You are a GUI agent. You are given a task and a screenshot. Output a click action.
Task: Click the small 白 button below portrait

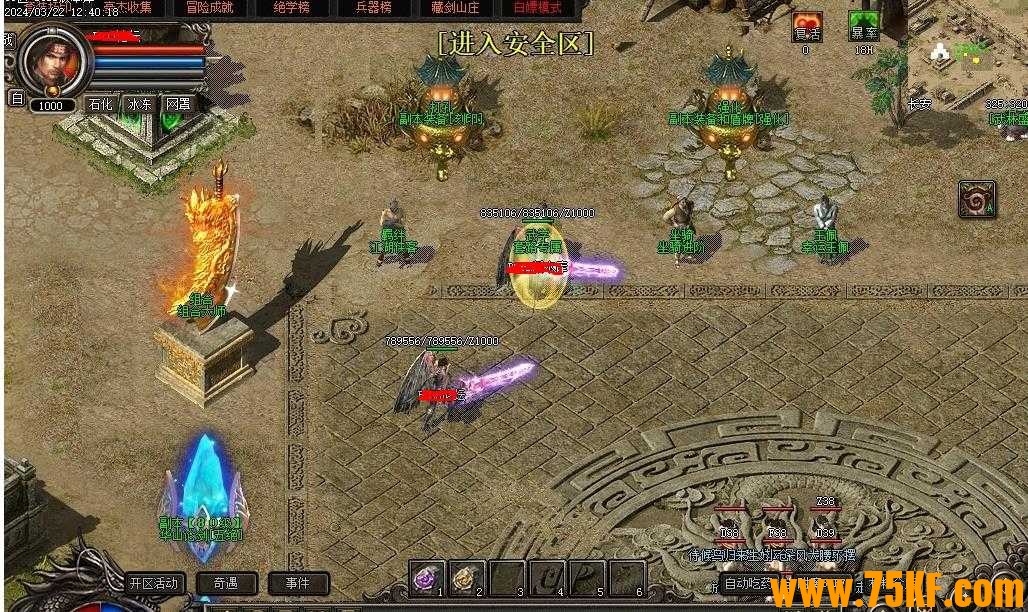[x=16, y=98]
